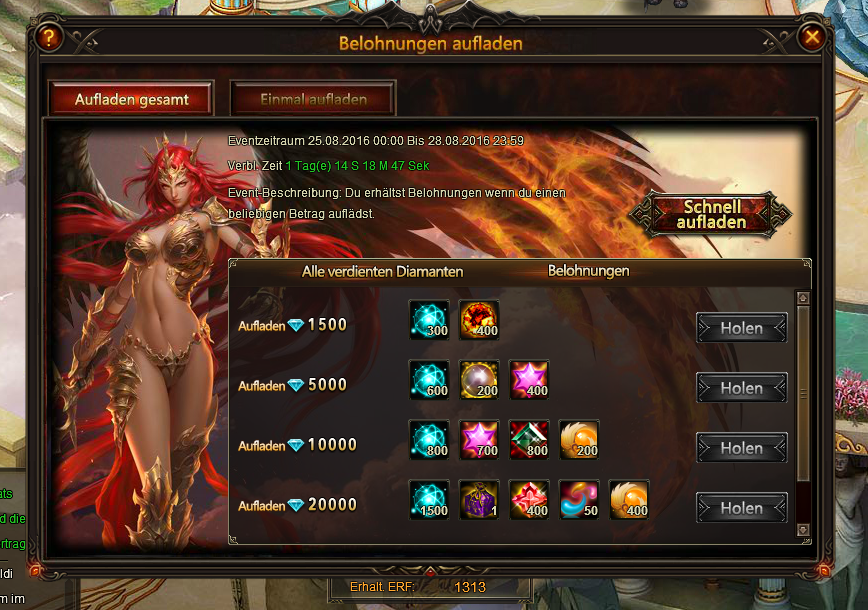Select the red crystal reward showing 400
This screenshot has height=610, width=868.
529,500
